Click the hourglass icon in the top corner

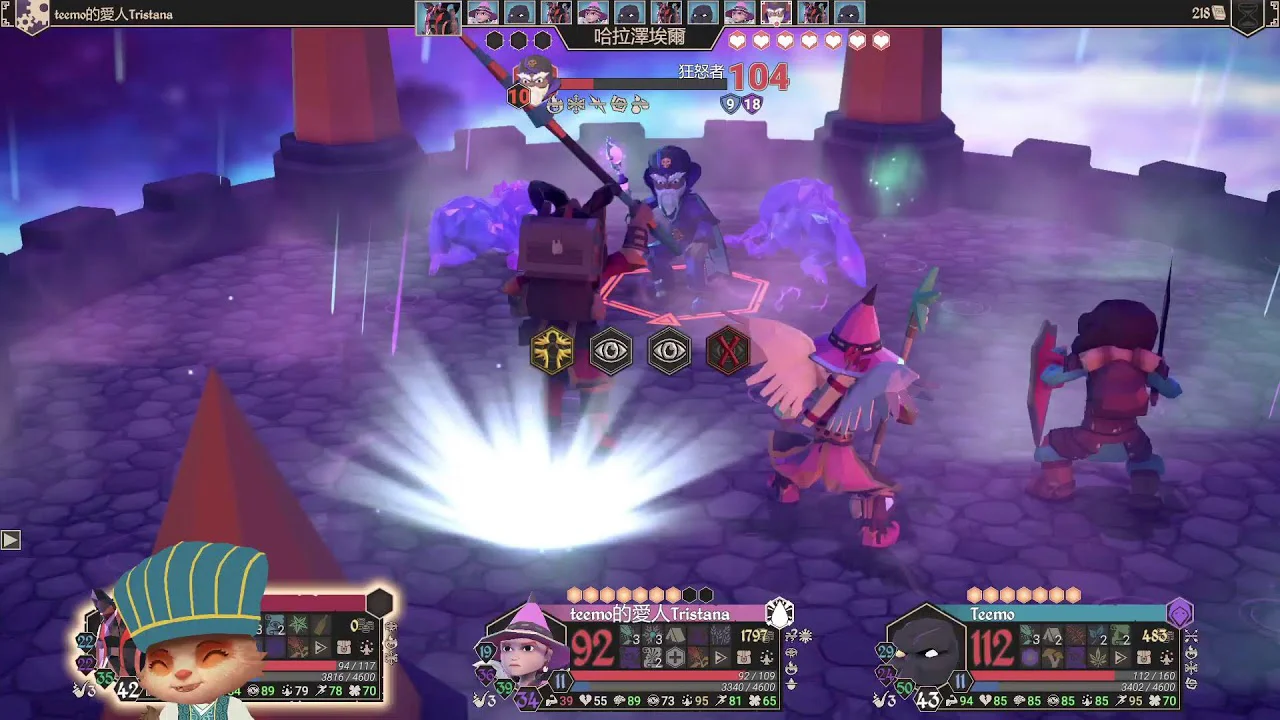click(x=1249, y=14)
